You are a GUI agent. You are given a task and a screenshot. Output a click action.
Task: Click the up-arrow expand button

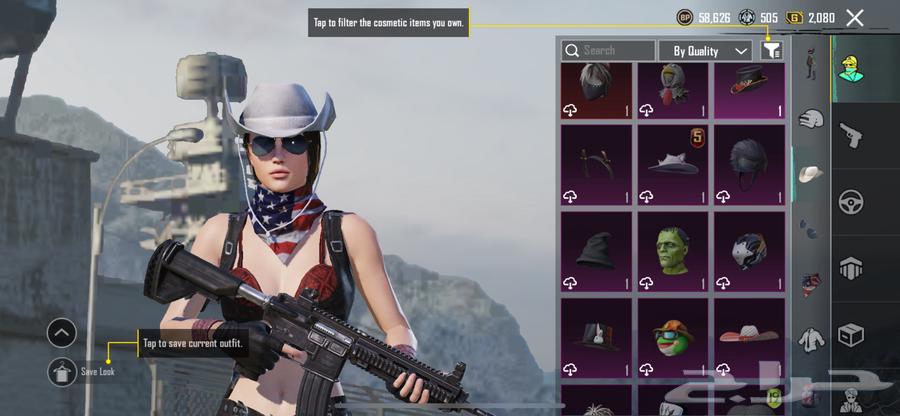(62, 333)
